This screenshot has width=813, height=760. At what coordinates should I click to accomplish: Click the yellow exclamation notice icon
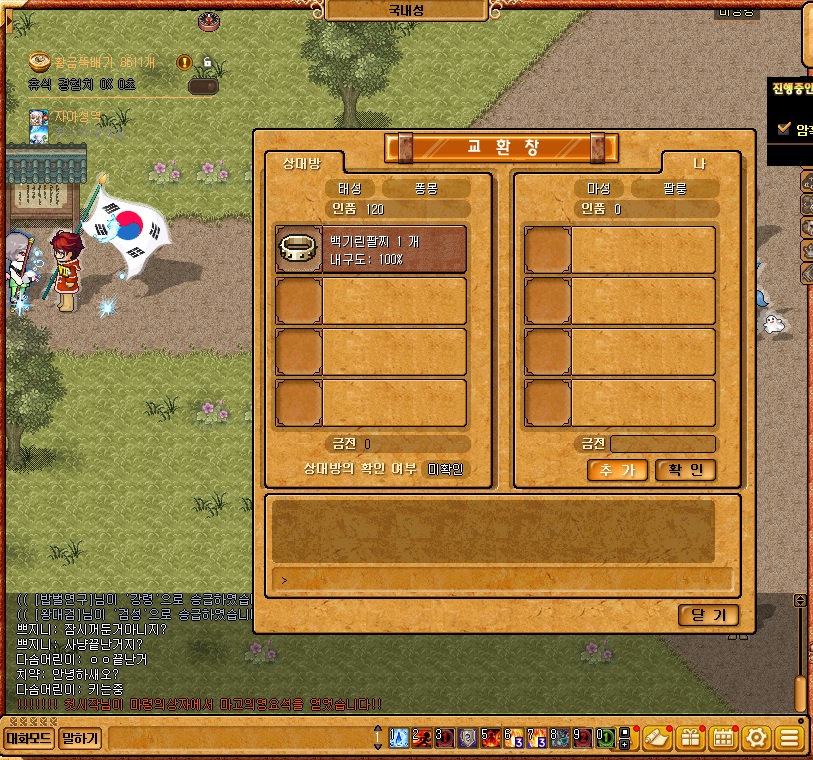click(x=184, y=62)
